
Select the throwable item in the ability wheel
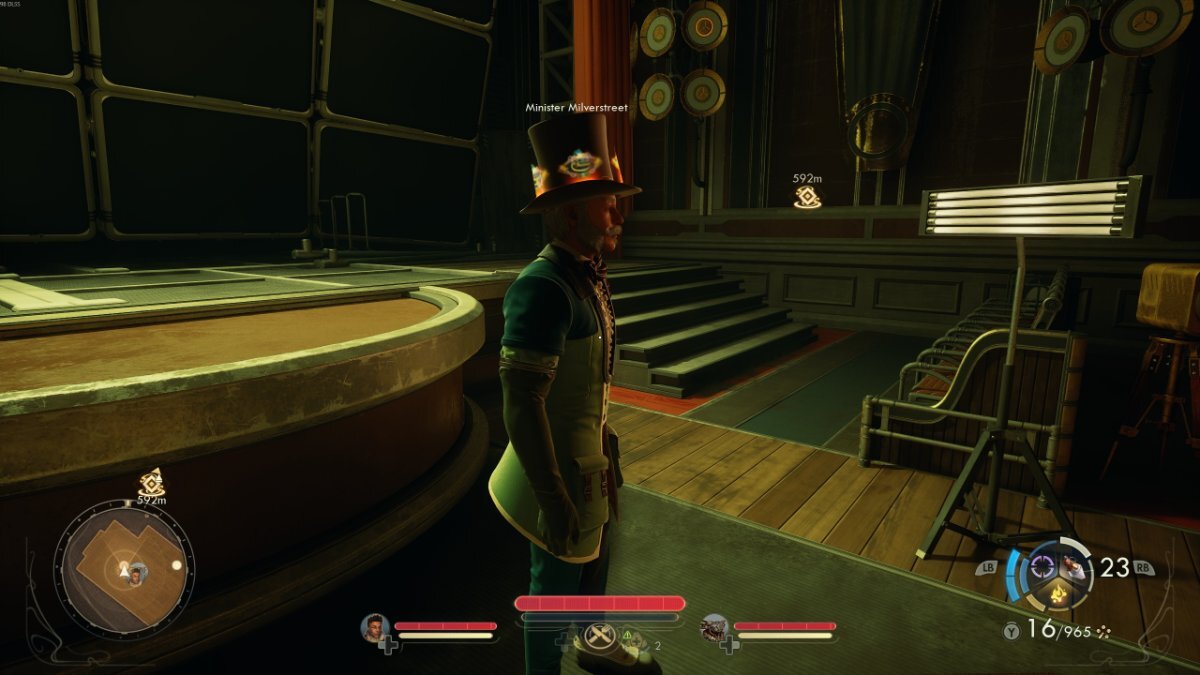click(x=1073, y=567)
